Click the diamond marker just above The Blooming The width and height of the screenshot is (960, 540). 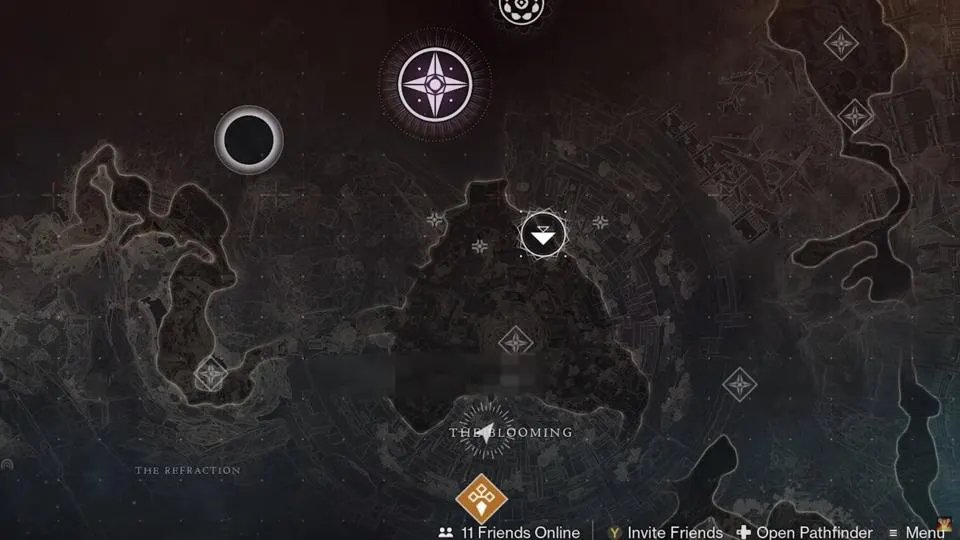[515, 342]
